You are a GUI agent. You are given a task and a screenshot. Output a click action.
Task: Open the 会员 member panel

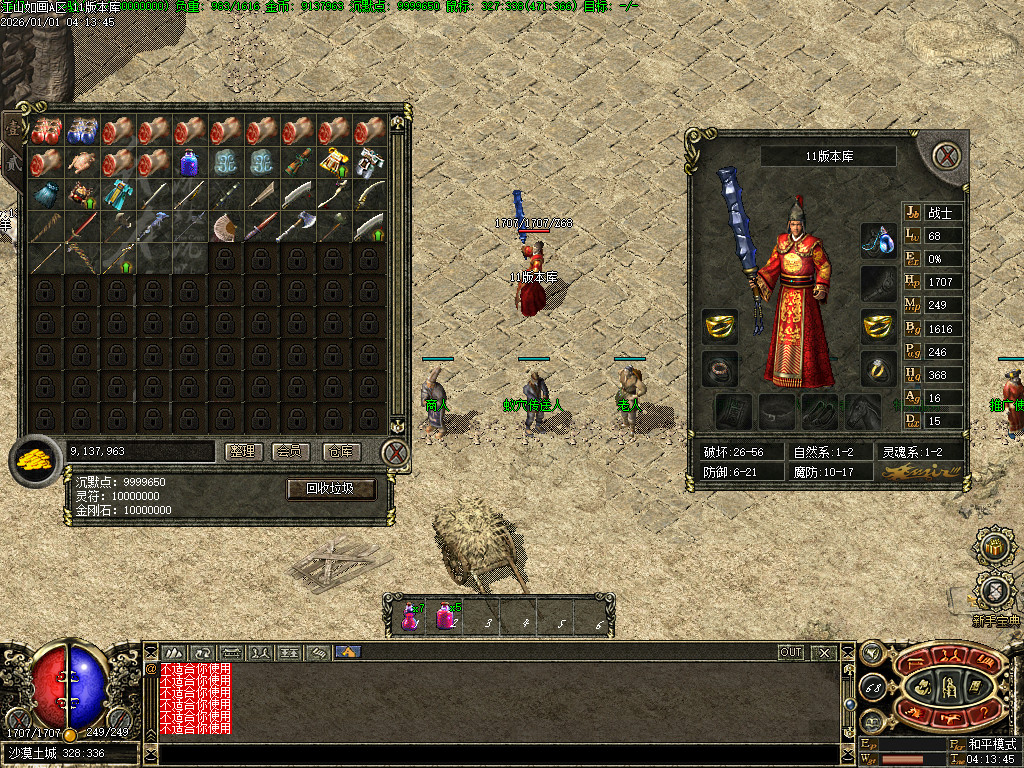292,452
